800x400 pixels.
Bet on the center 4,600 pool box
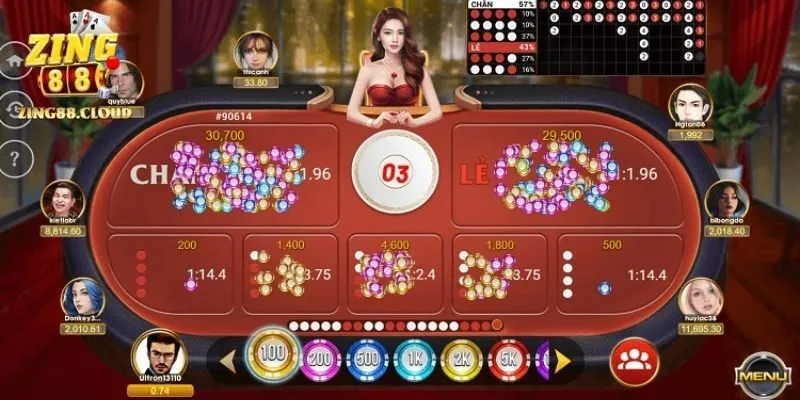pos(395,267)
